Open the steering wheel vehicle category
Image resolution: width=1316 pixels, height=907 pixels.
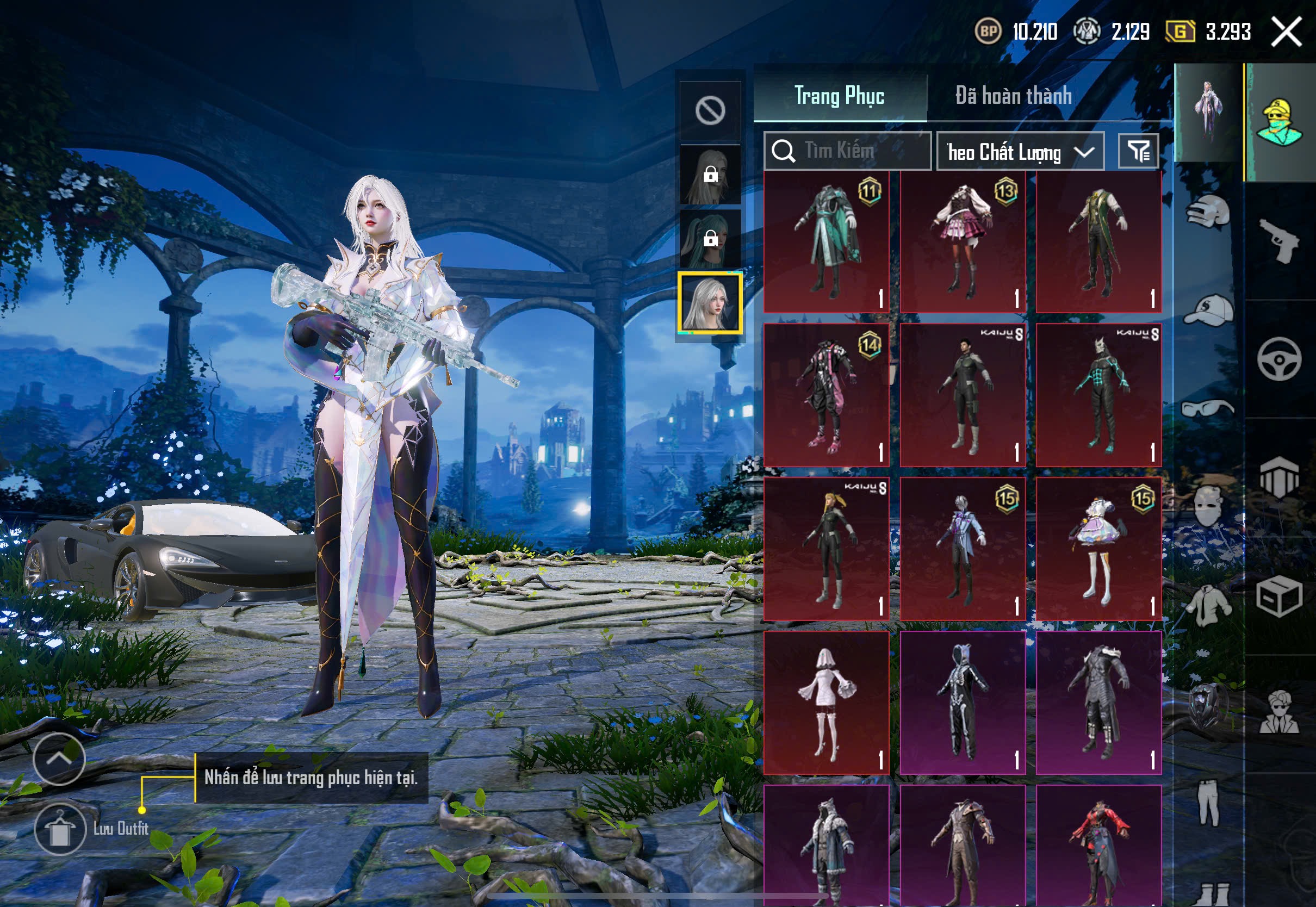coord(1279,359)
